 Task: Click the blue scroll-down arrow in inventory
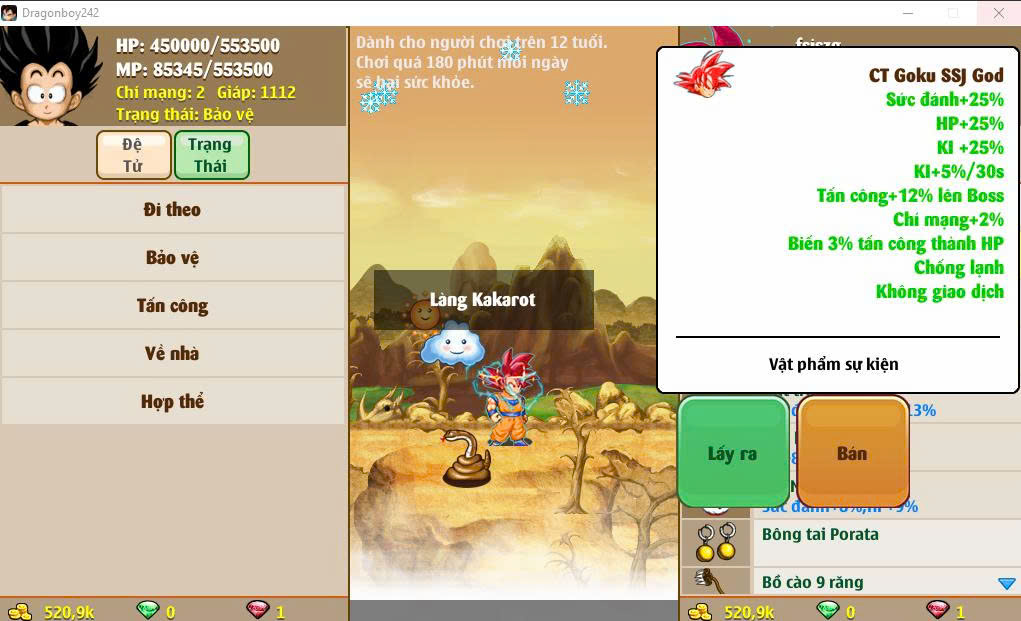coord(1006,583)
